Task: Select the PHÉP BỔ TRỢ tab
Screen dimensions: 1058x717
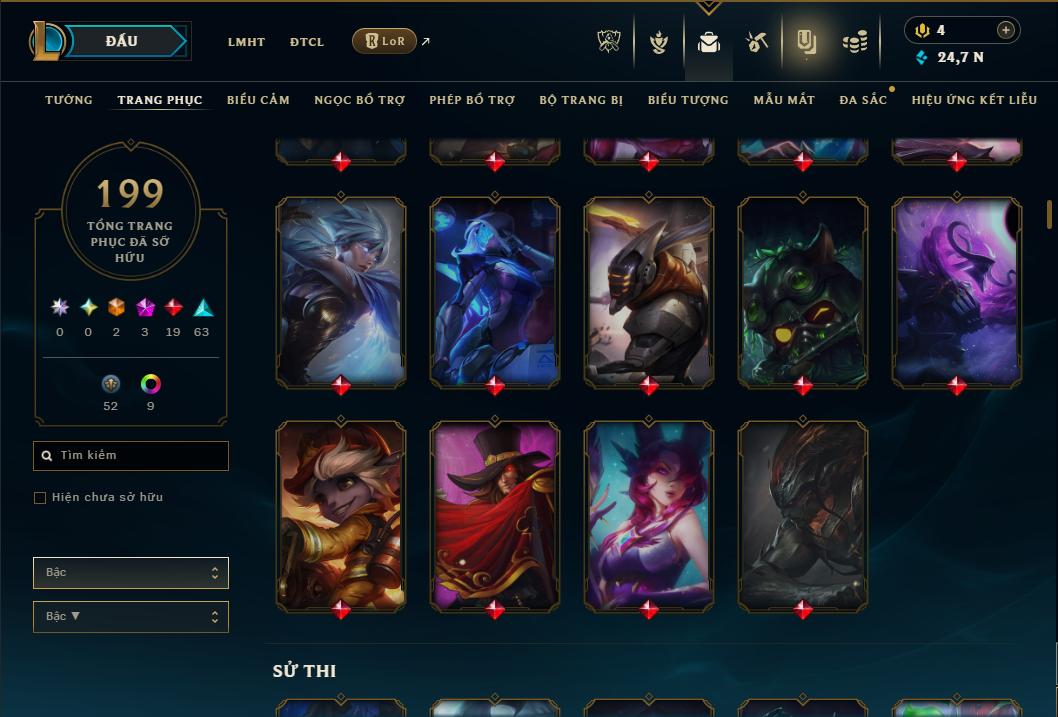Action: pyautogui.click(x=472, y=100)
